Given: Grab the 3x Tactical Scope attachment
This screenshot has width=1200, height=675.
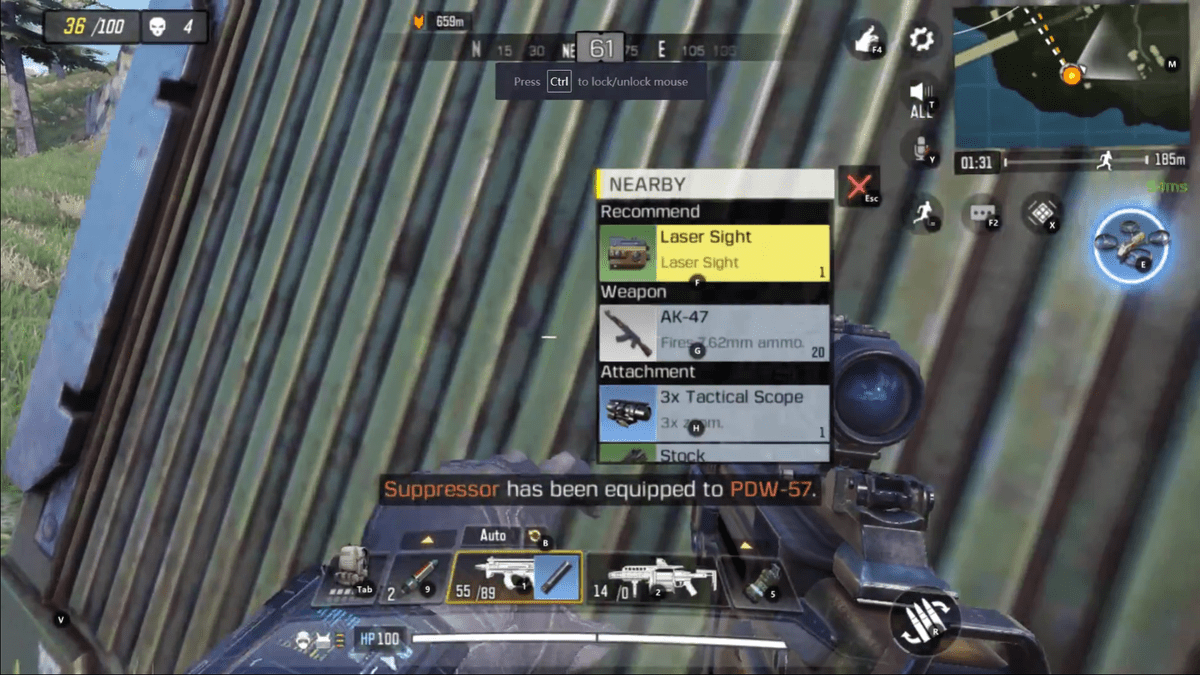Looking at the screenshot, I should [714, 412].
